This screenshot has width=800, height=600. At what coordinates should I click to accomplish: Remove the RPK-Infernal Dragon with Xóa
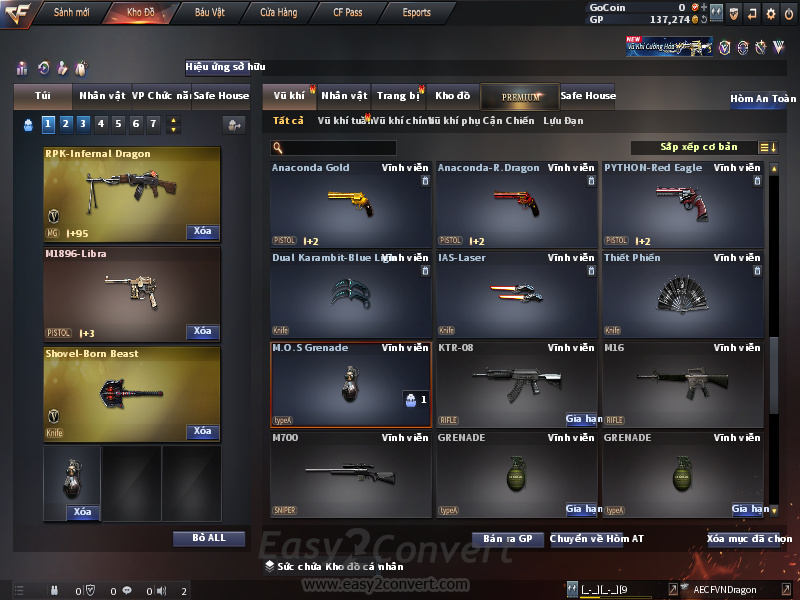point(202,231)
